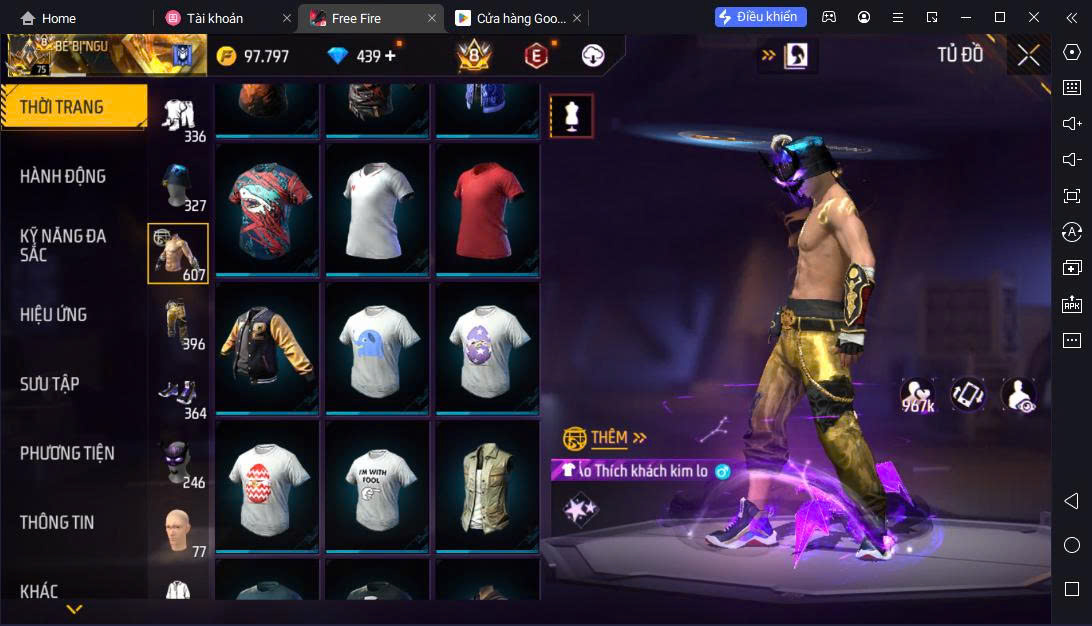1092x626 pixels.
Task: Close the Tủ Đồ wardrobe screen
Action: coord(1029,55)
